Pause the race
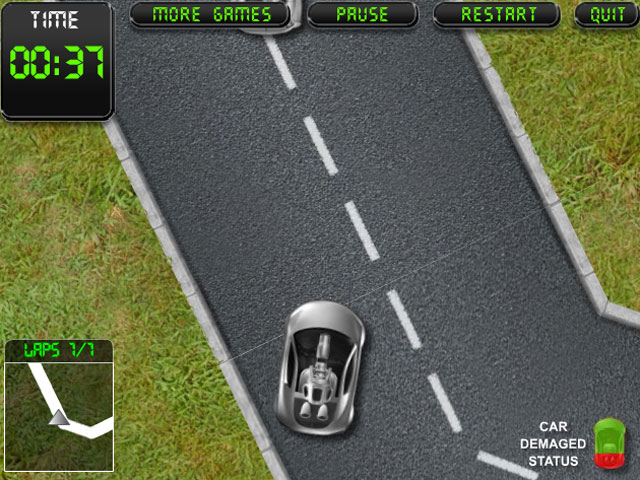This screenshot has height=480, width=640. click(361, 14)
